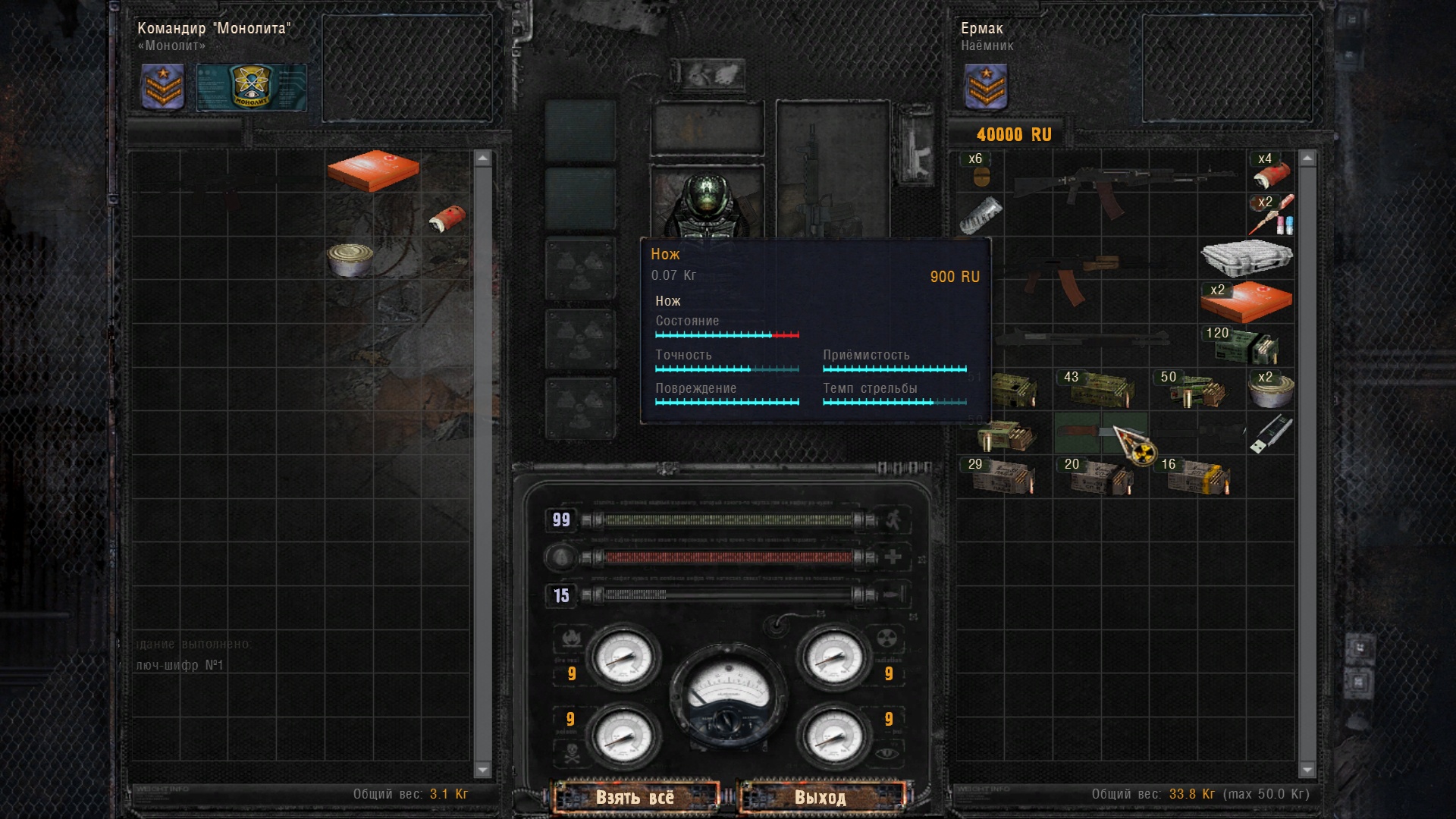Click the "Взять всё" take all button
The image size is (1456, 819).
click(x=635, y=797)
